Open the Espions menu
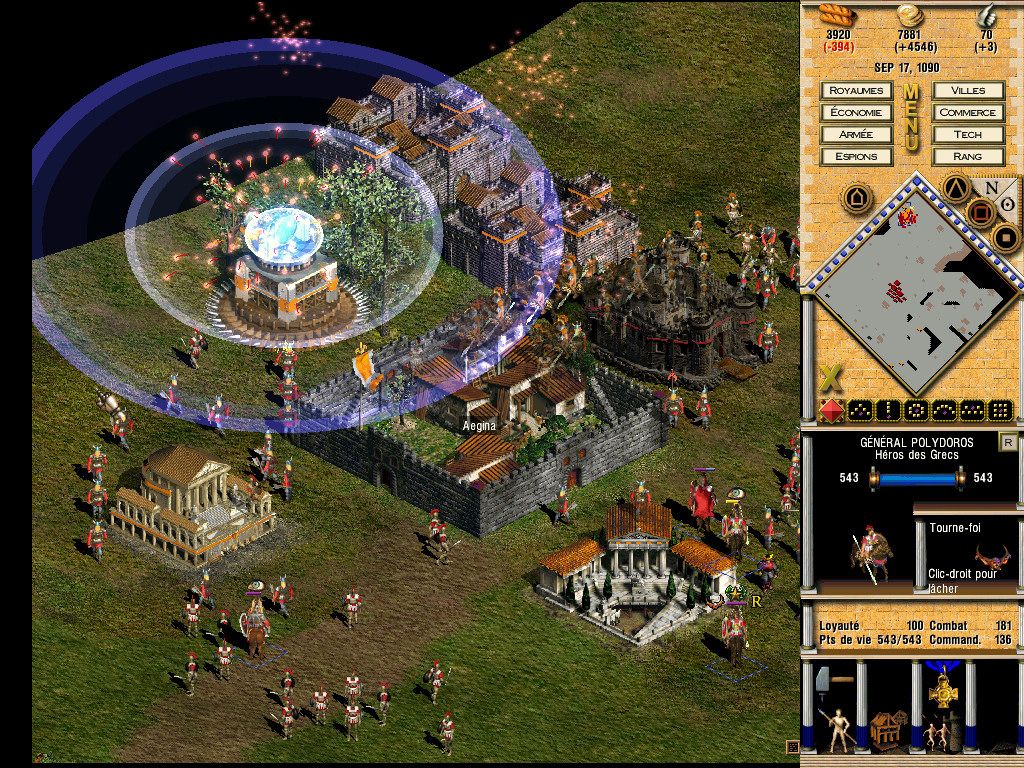This screenshot has height=768, width=1024. click(x=856, y=157)
